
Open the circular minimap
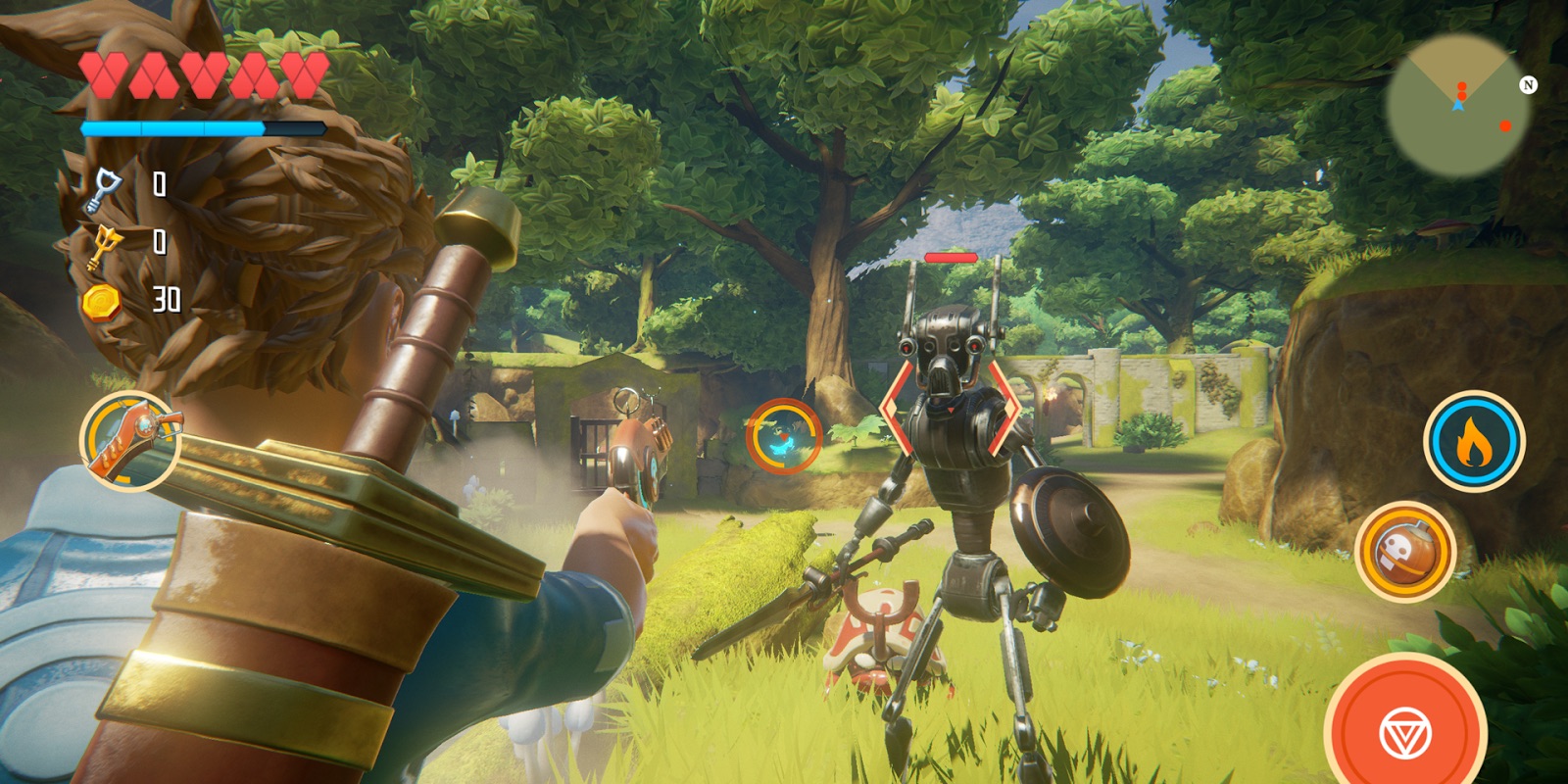point(1458,106)
